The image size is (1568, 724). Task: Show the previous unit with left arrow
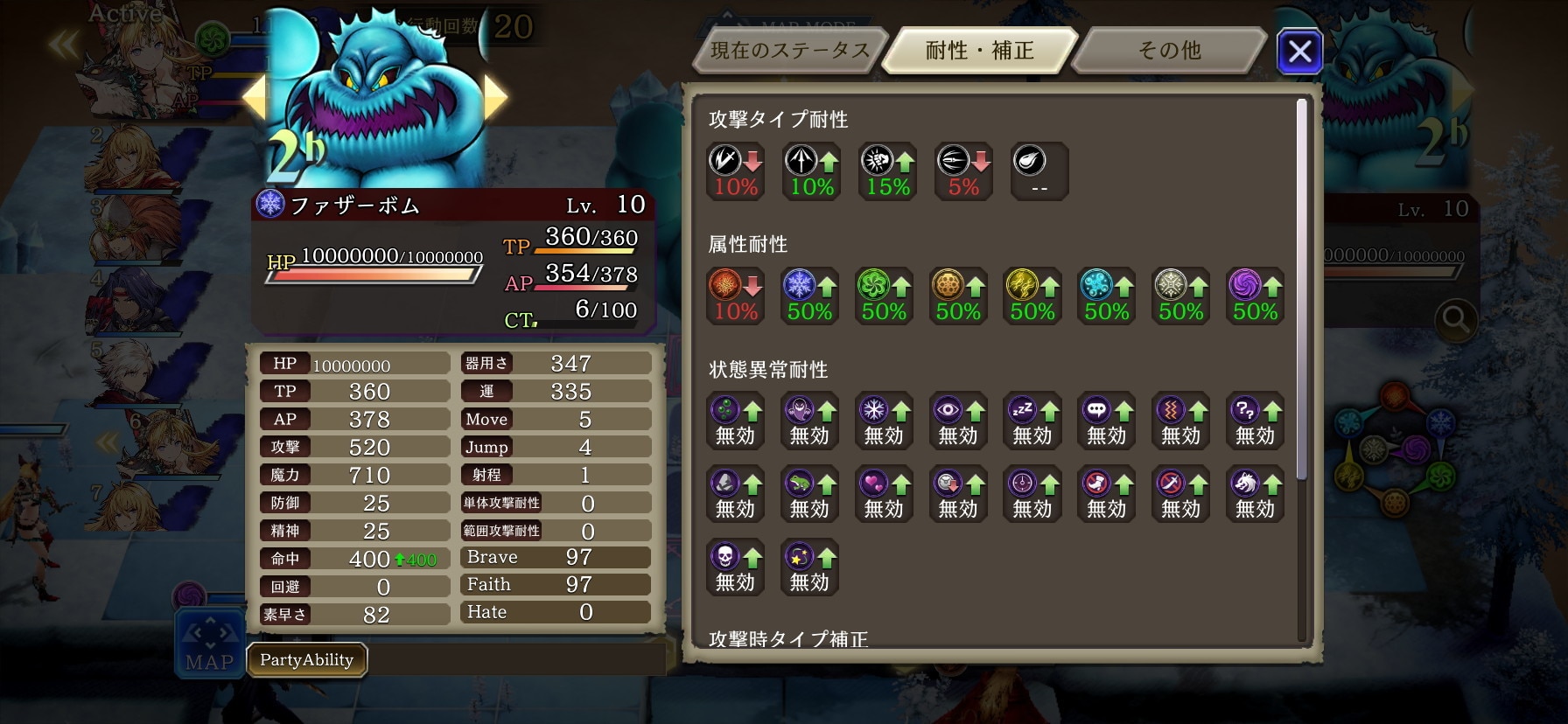pyautogui.click(x=254, y=97)
